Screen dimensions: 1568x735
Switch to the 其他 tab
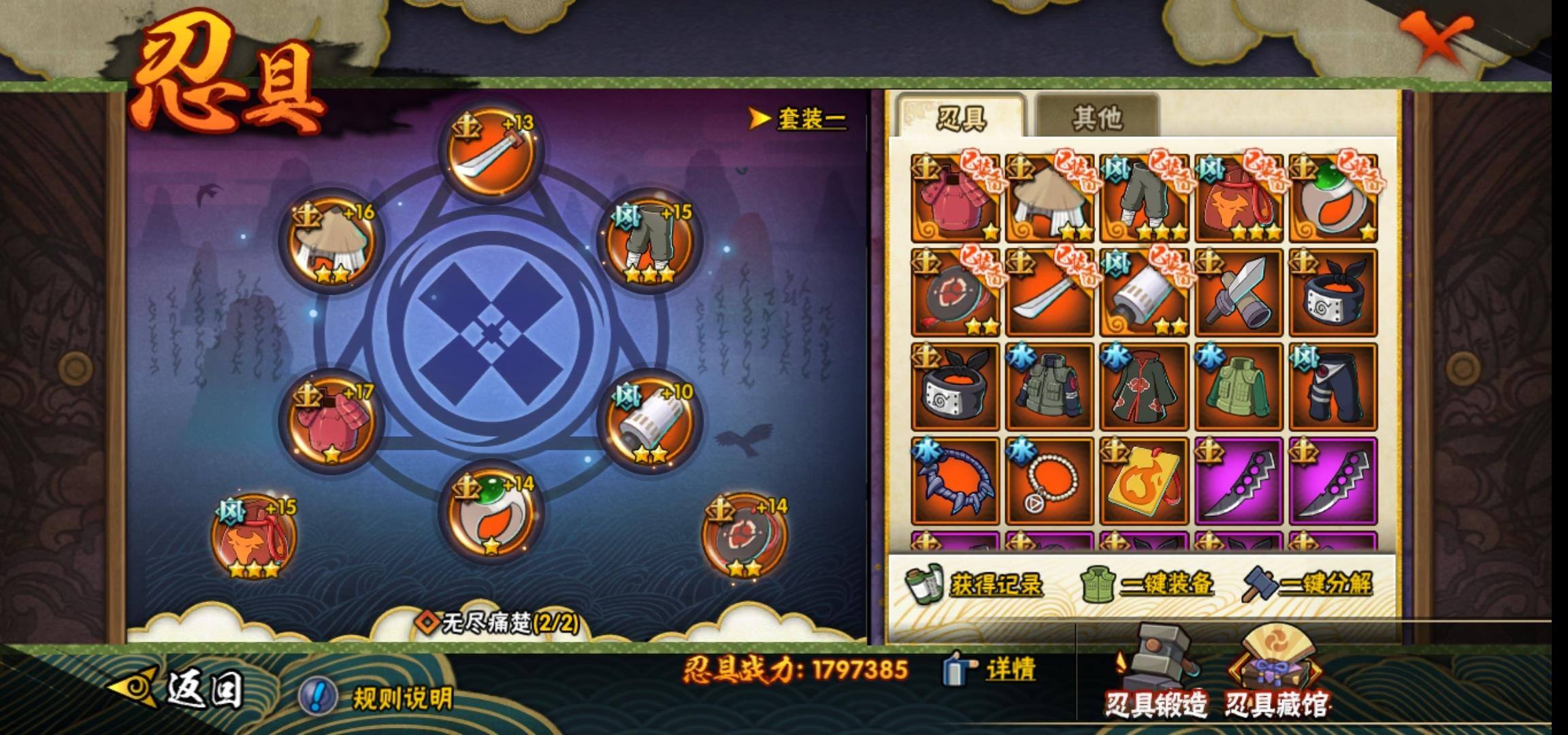point(1096,118)
